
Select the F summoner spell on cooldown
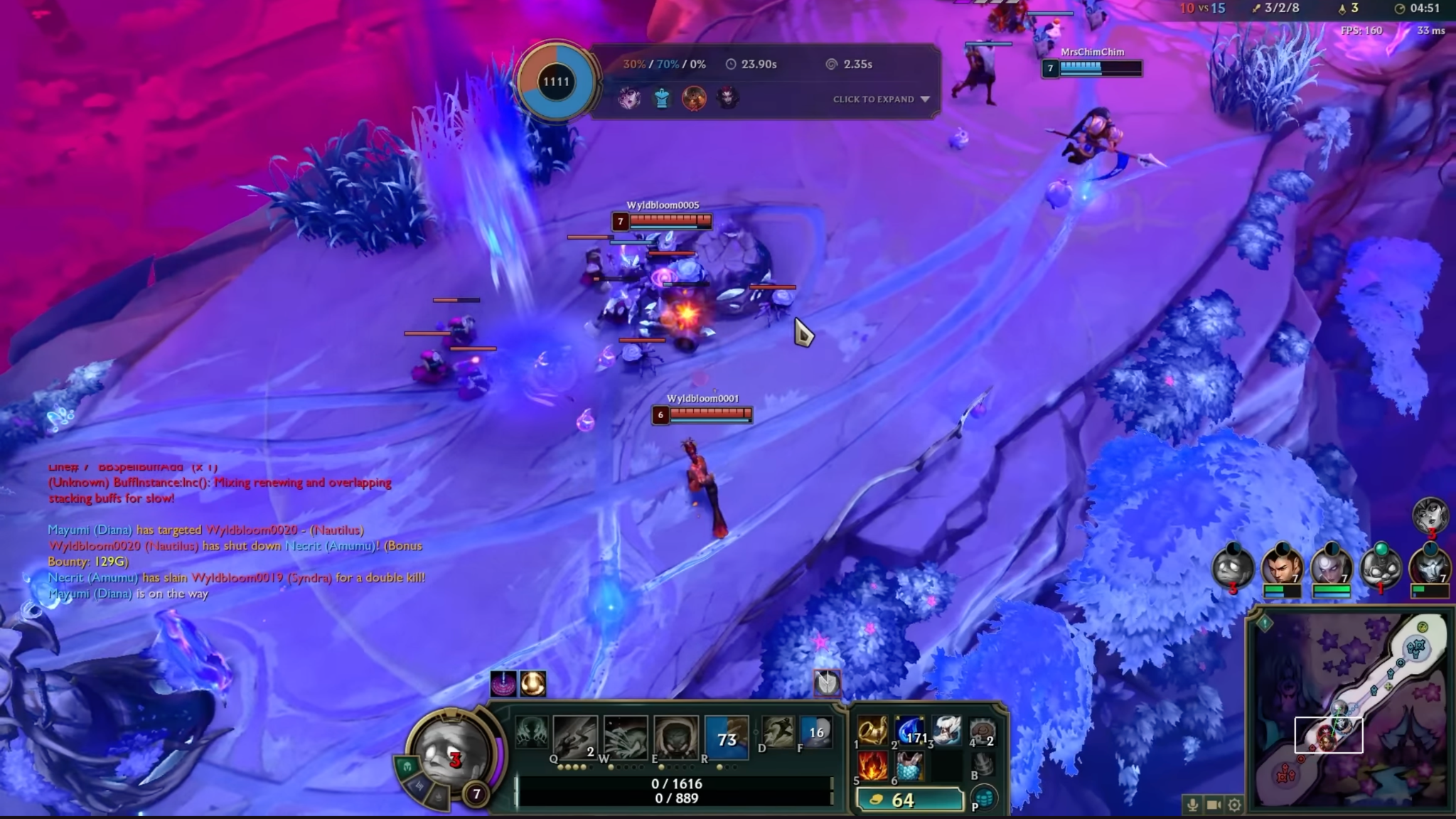[x=815, y=732]
